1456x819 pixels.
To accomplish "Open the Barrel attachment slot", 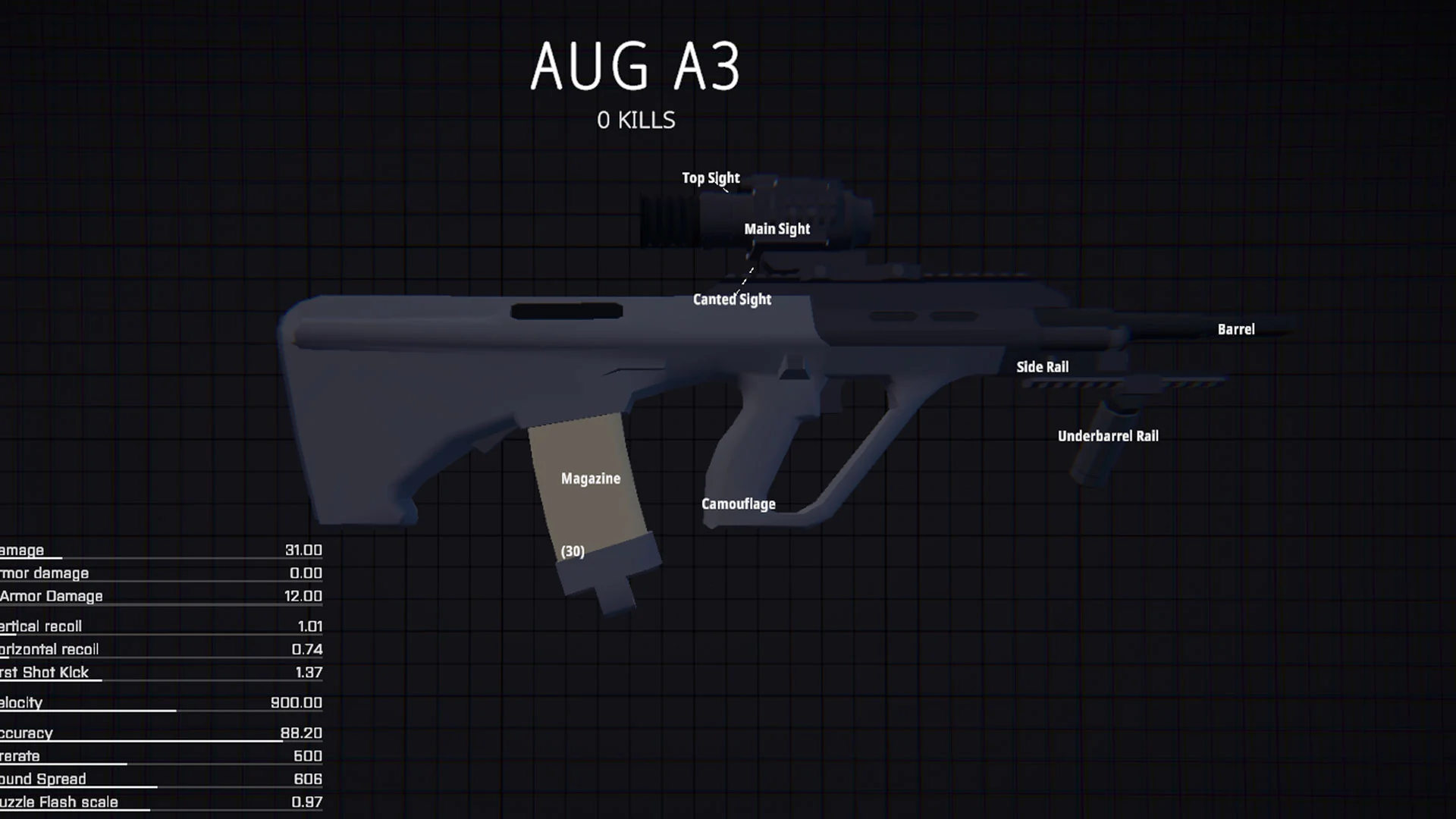I will pyautogui.click(x=1236, y=328).
